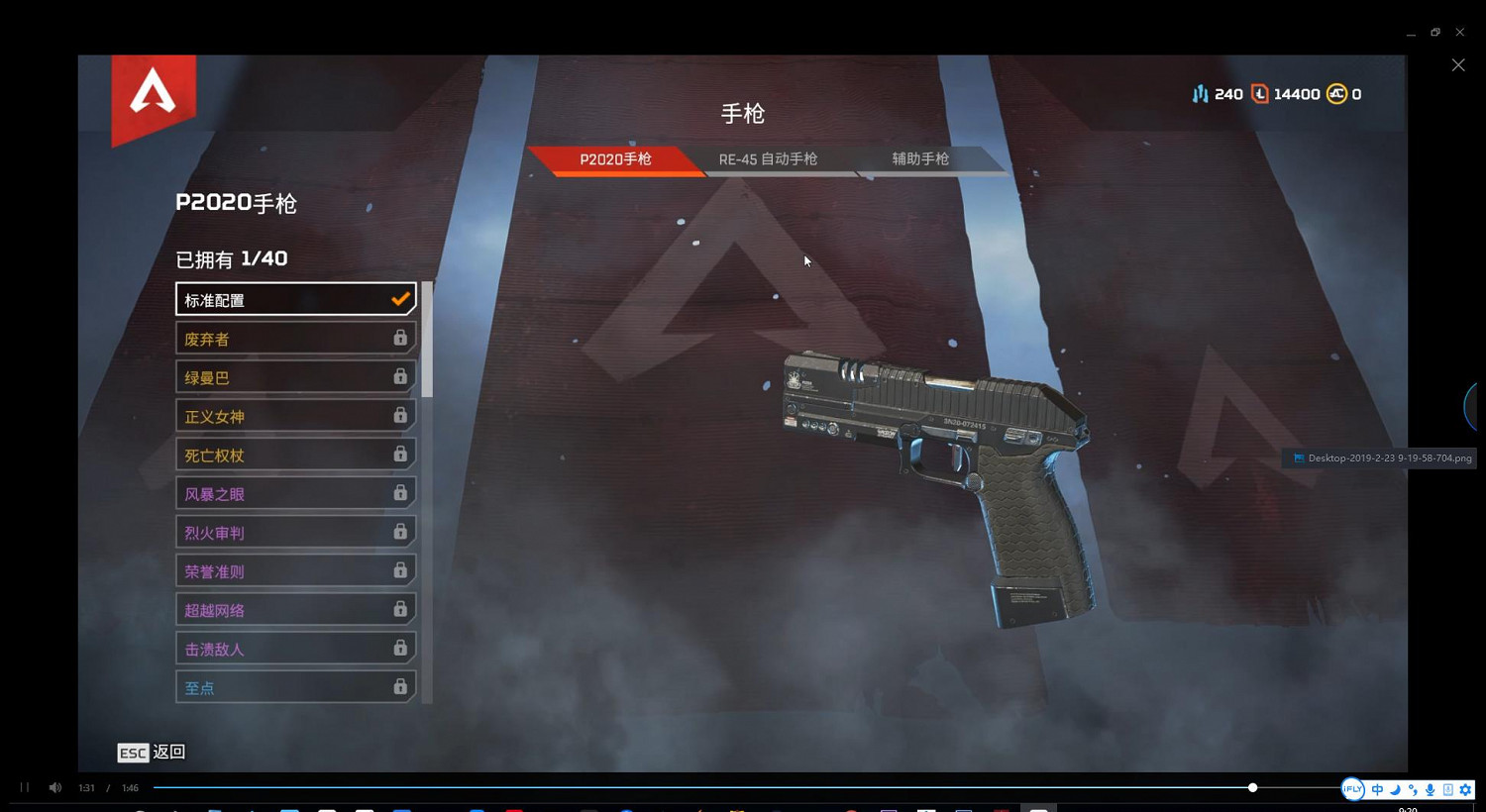Click the iFLY input method logo
Screen dimensions: 1486x812
(1353, 789)
